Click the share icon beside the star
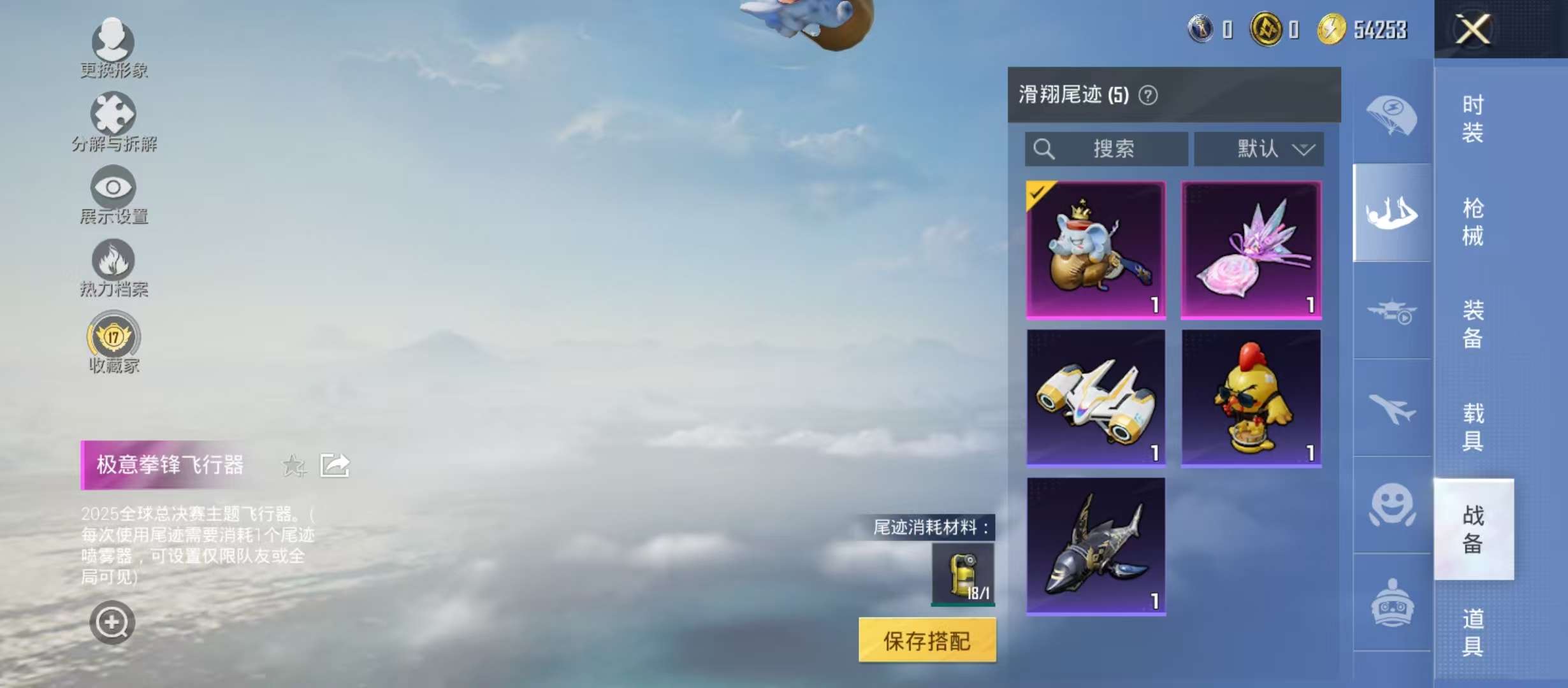The width and height of the screenshot is (1568, 688). (337, 466)
